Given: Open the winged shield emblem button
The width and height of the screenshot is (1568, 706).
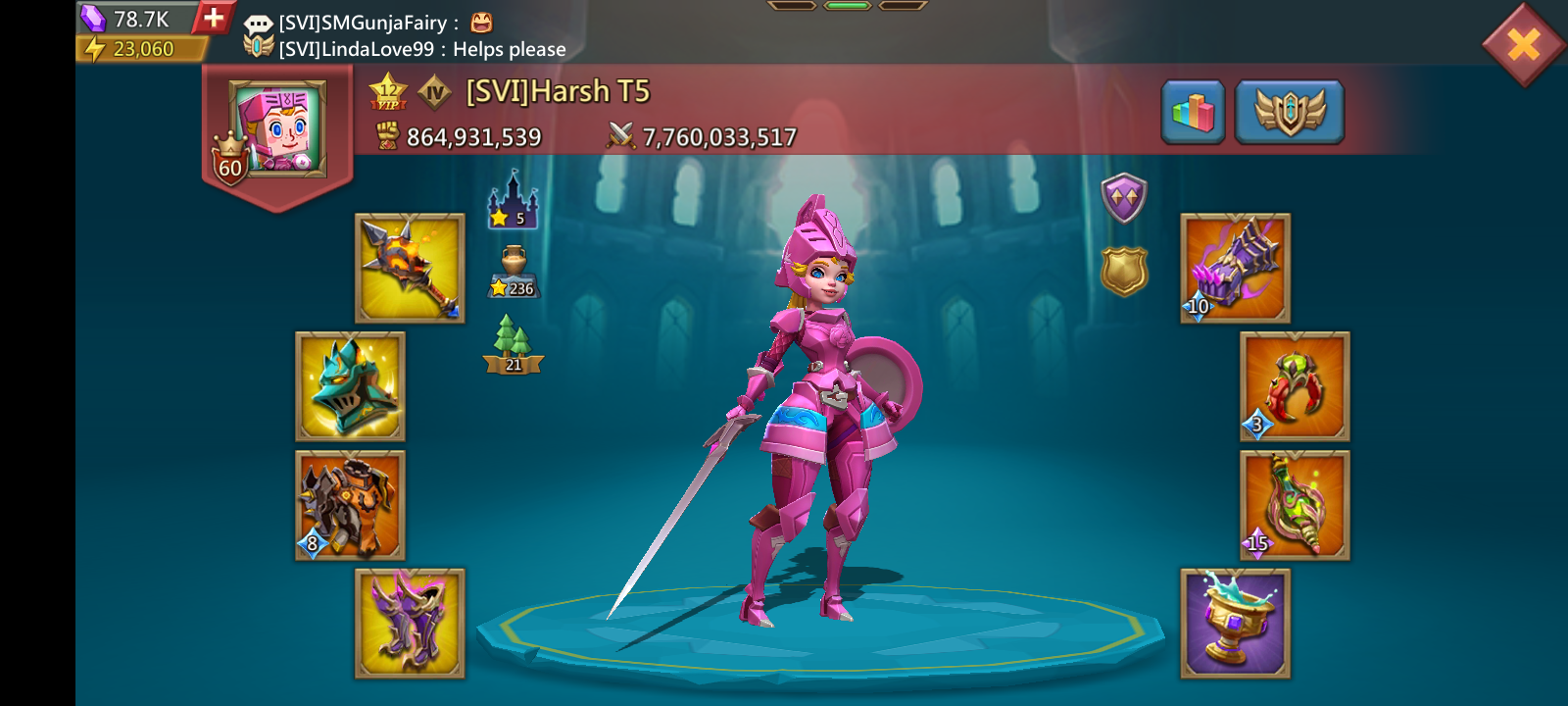Looking at the screenshot, I should pos(1289,113).
